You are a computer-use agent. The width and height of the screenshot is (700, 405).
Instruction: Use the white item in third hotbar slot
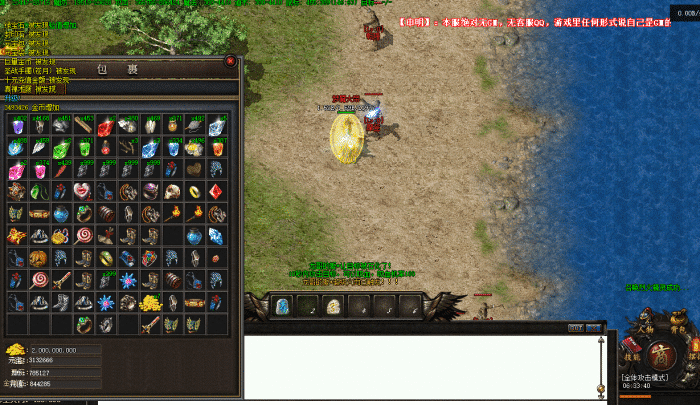(x=333, y=306)
